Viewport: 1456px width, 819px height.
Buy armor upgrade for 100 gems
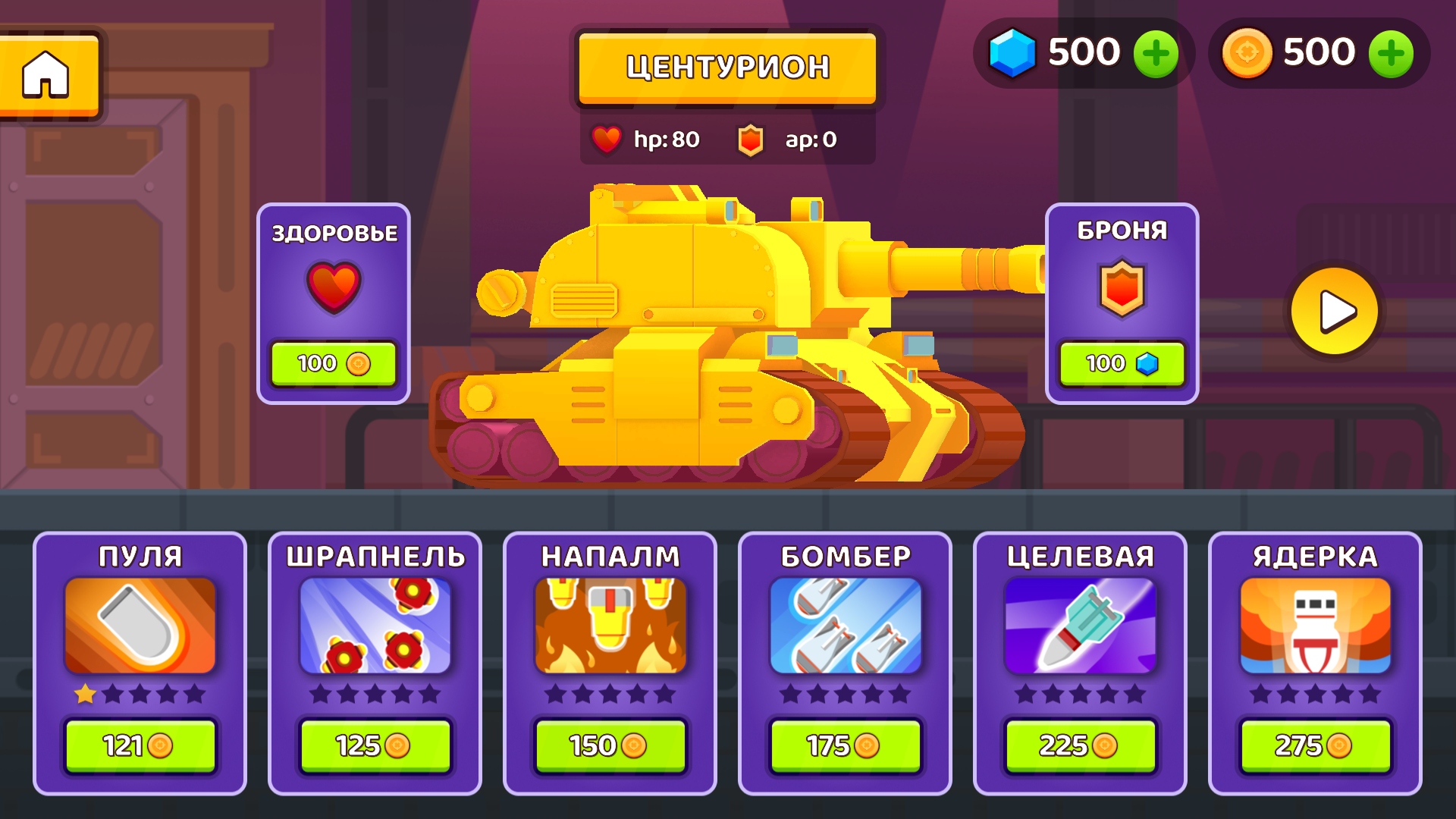coord(1123,363)
